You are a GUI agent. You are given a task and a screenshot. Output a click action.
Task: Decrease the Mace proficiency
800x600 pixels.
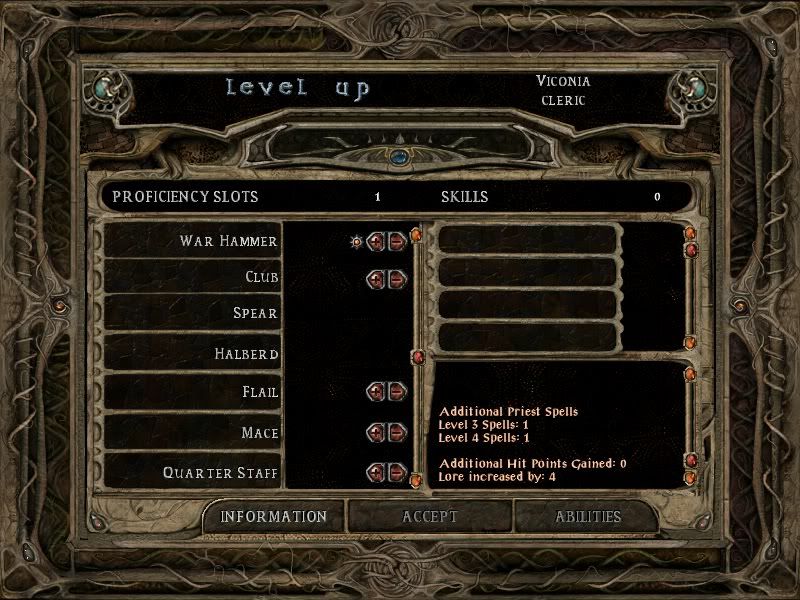tap(397, 432)
